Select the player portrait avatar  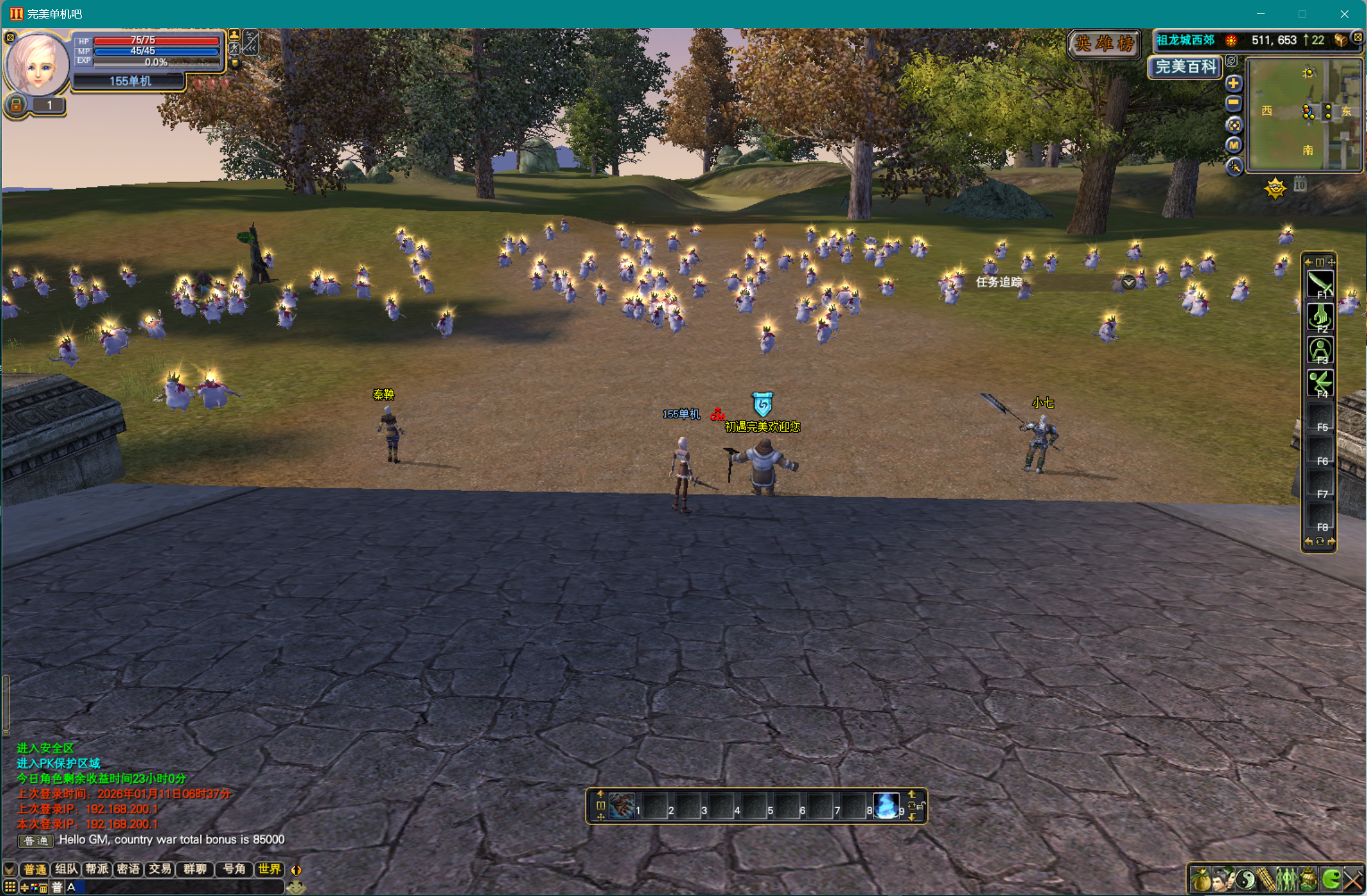[36, 65]
